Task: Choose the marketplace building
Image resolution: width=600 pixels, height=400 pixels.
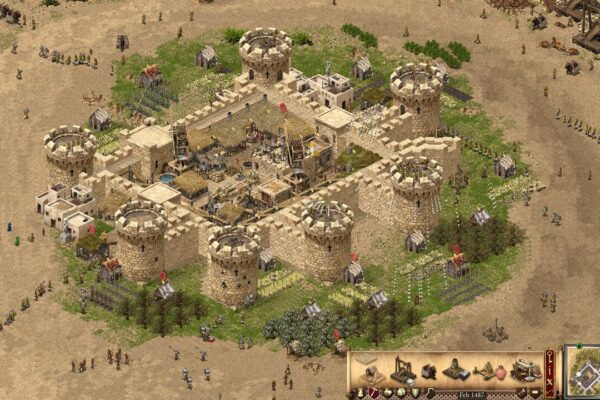Action: pyautogui.click(x=526, y=370)
